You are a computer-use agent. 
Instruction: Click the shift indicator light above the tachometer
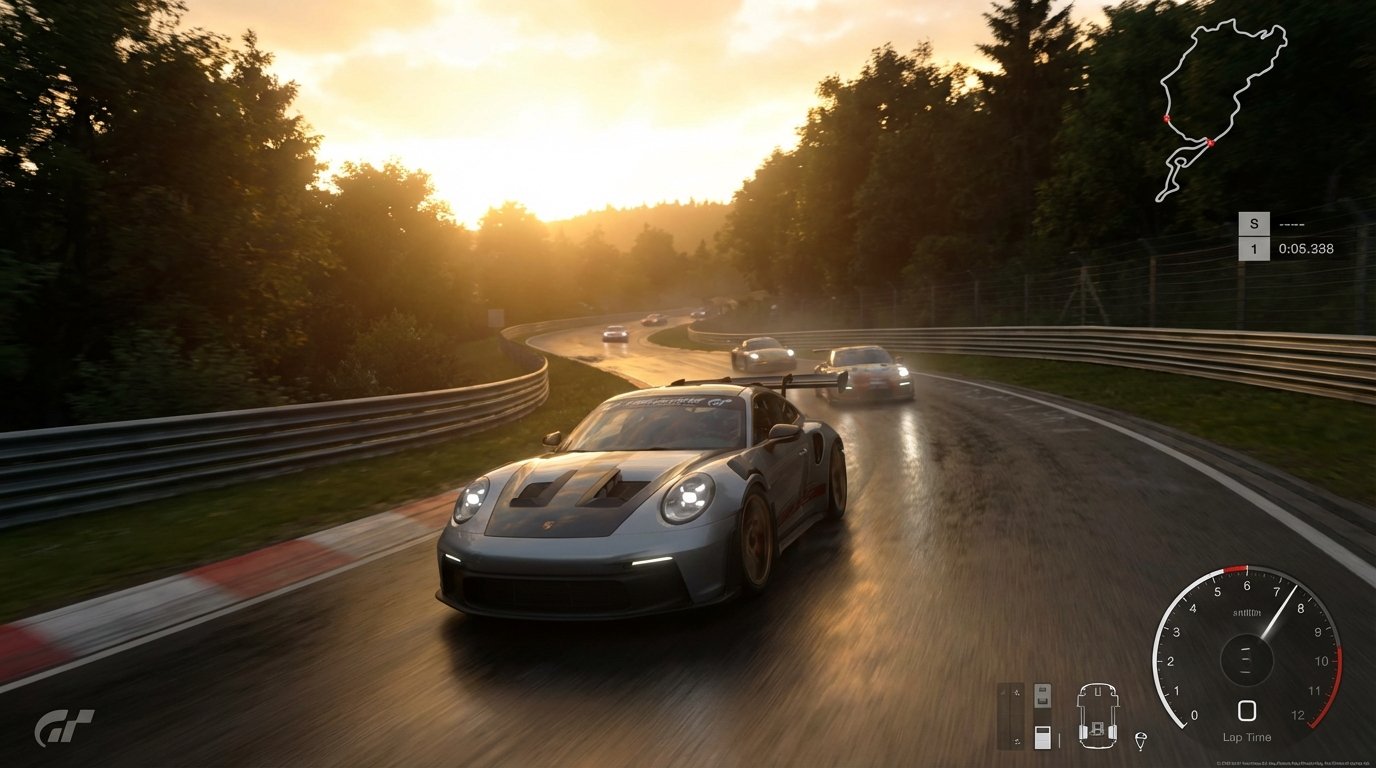(1234, 567)
